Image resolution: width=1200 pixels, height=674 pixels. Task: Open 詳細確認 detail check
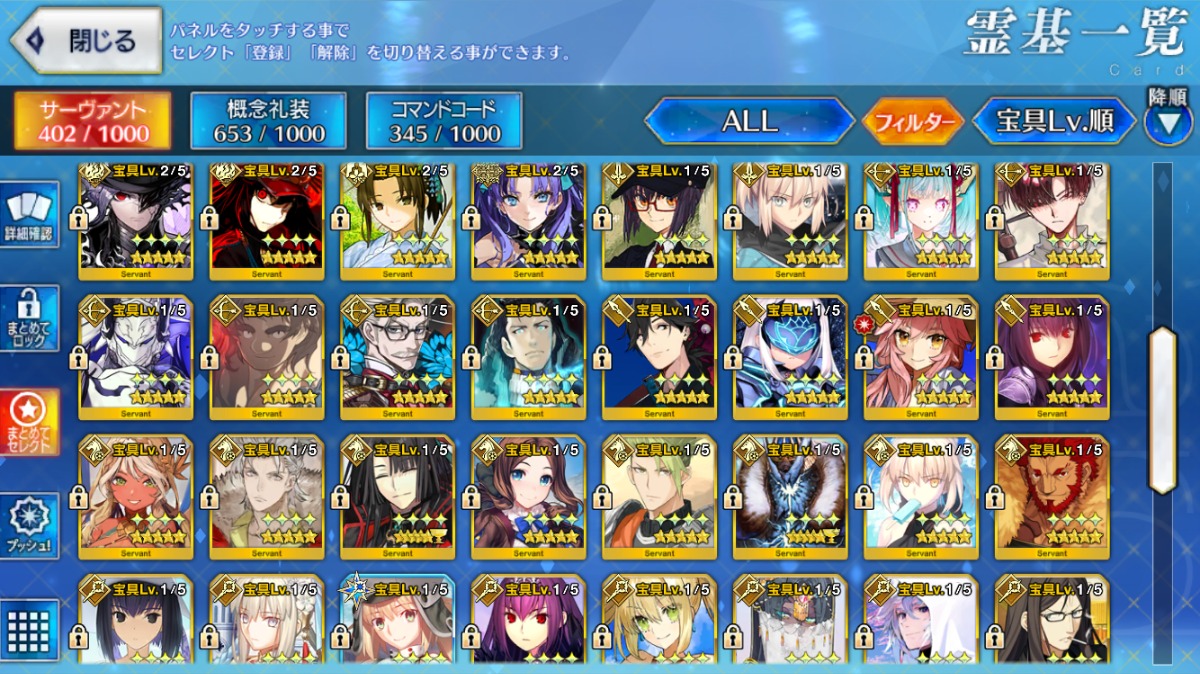30,217
